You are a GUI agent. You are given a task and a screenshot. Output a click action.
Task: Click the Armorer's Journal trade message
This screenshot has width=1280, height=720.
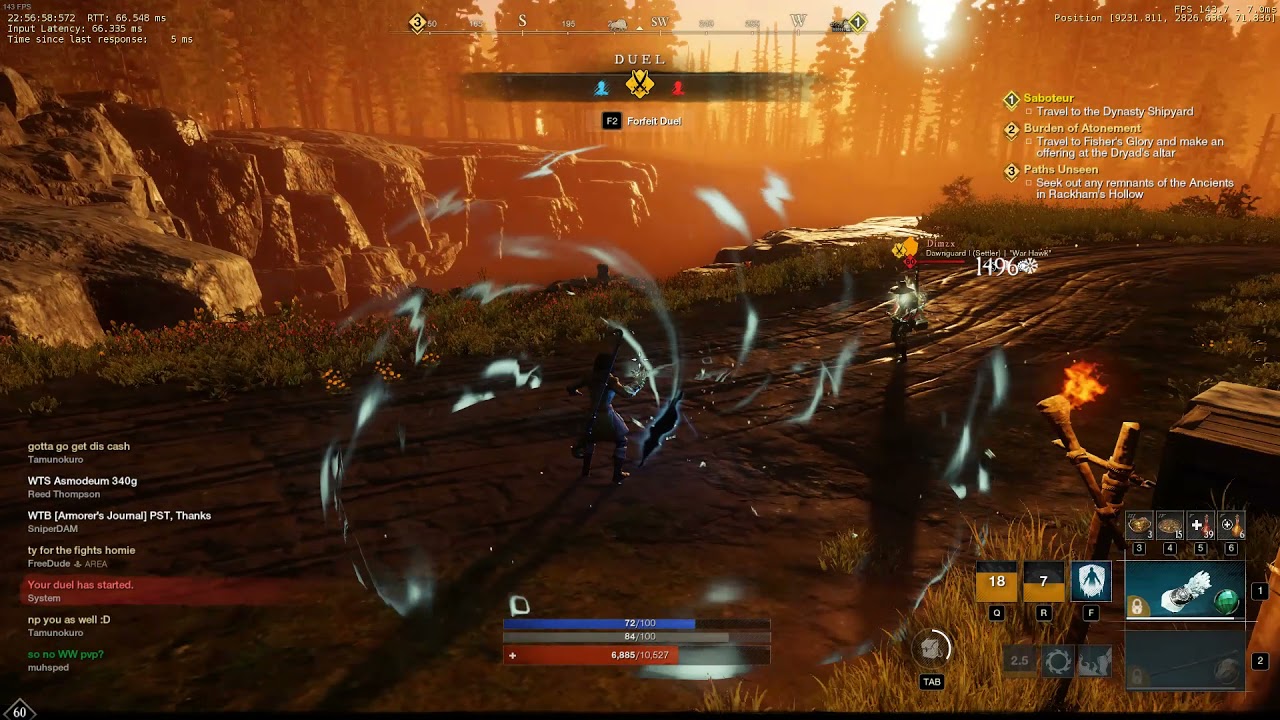tap(119, 515)
